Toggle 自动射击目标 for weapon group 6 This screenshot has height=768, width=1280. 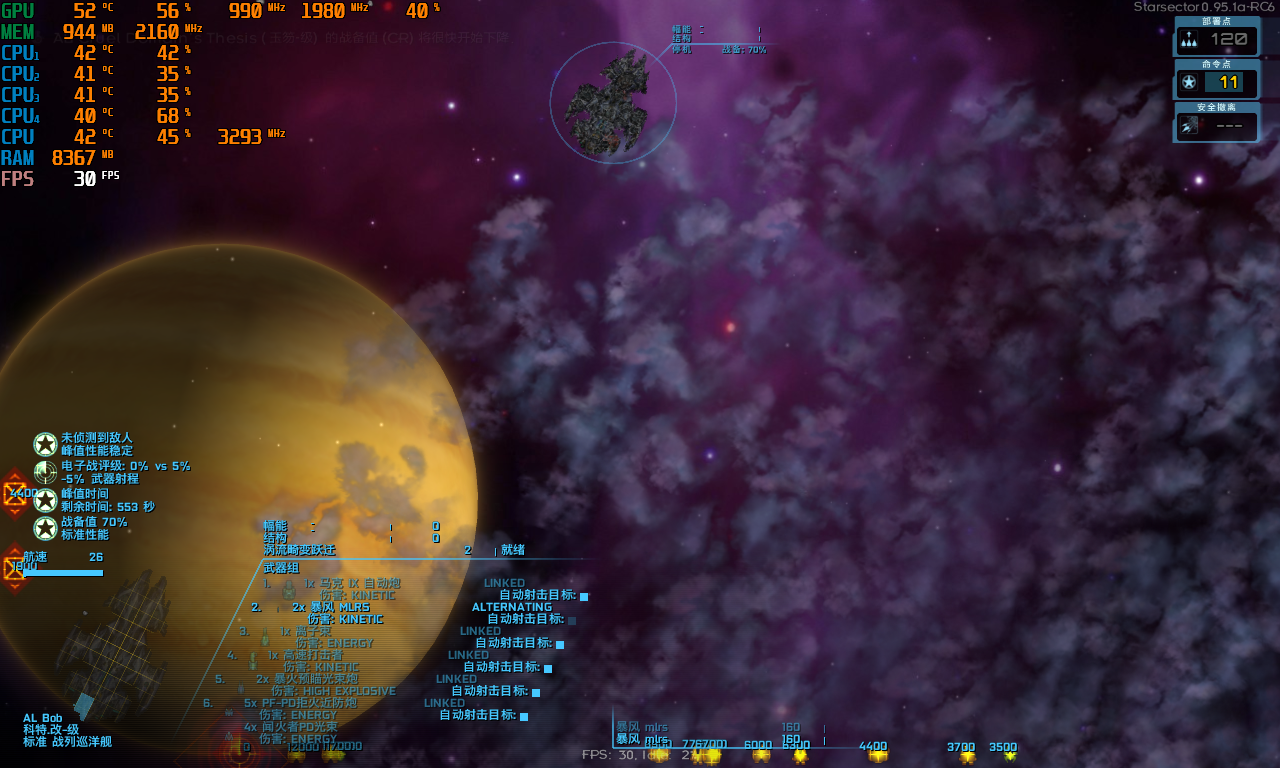coord(524,714)
